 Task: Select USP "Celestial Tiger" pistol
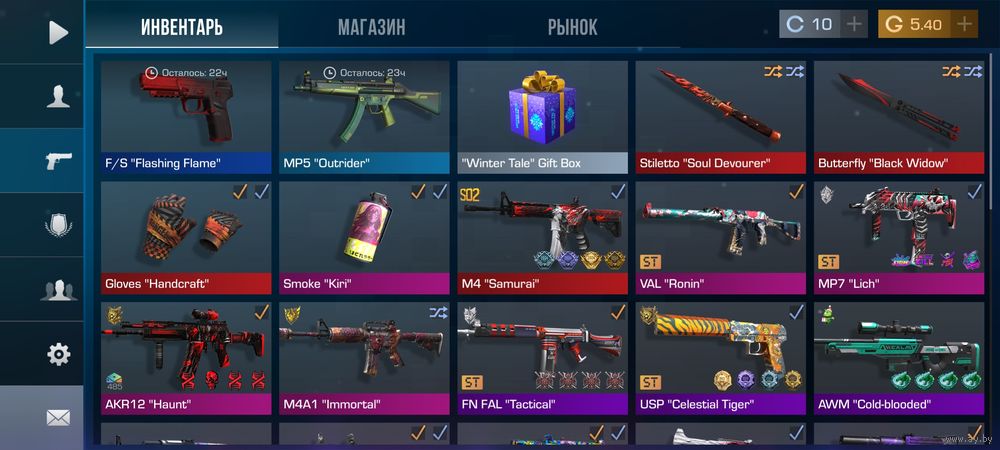720,357
